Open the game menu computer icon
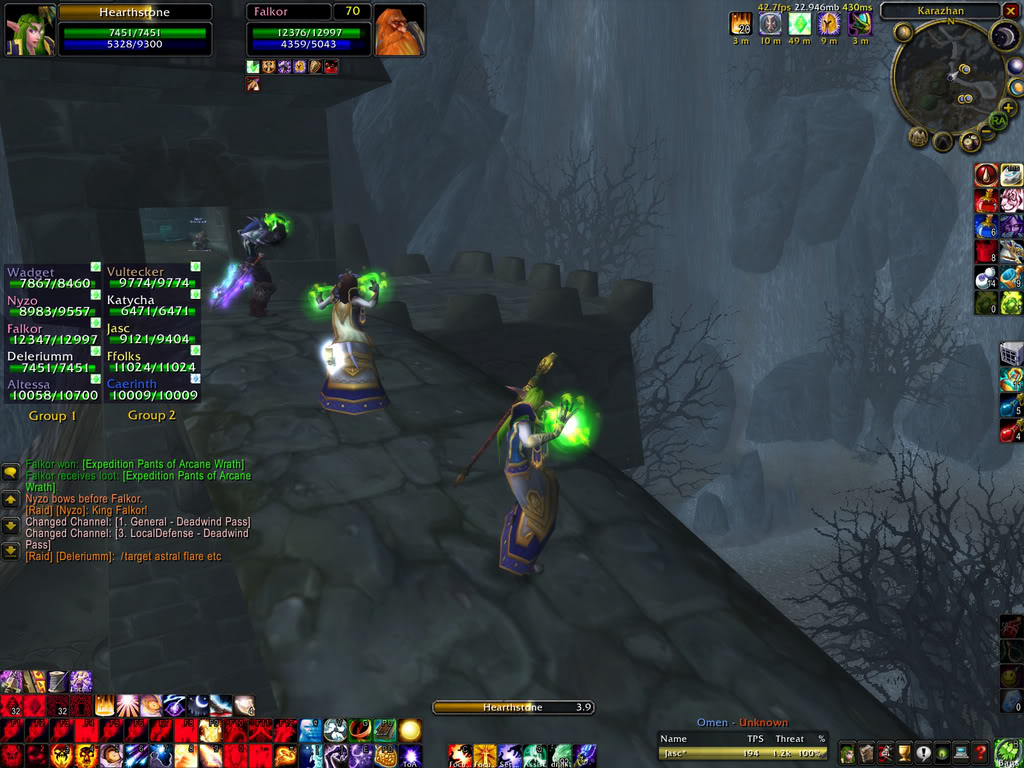Screen dimensions: 1024x768 (963, 753)
